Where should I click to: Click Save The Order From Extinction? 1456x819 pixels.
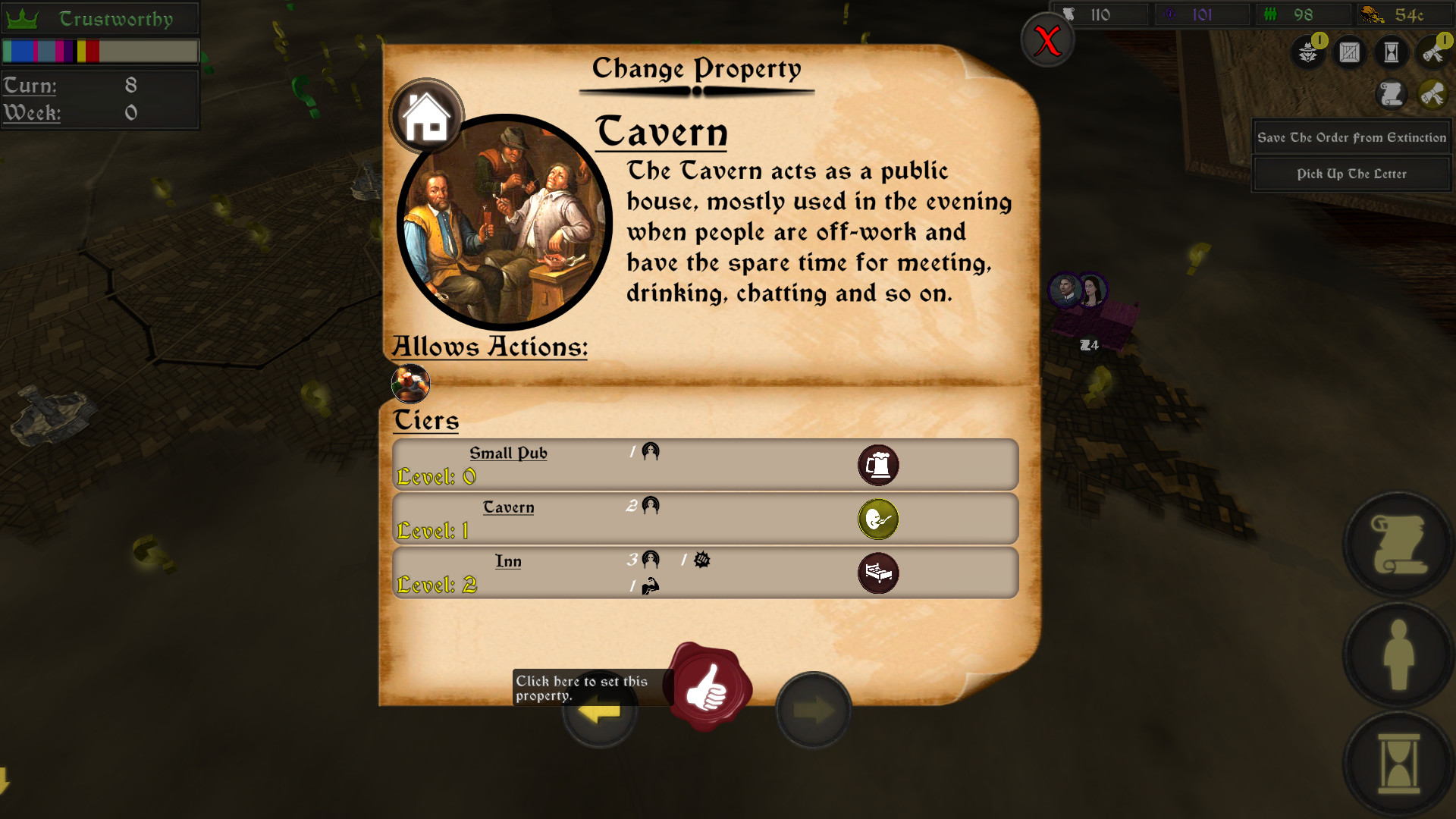click(1351, 137)
